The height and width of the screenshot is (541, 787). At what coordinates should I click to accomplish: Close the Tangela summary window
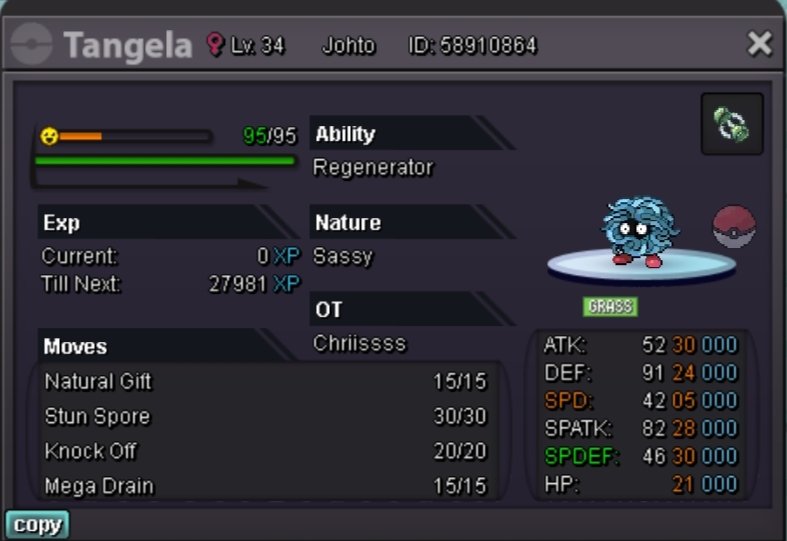click(x=759, y=43)
